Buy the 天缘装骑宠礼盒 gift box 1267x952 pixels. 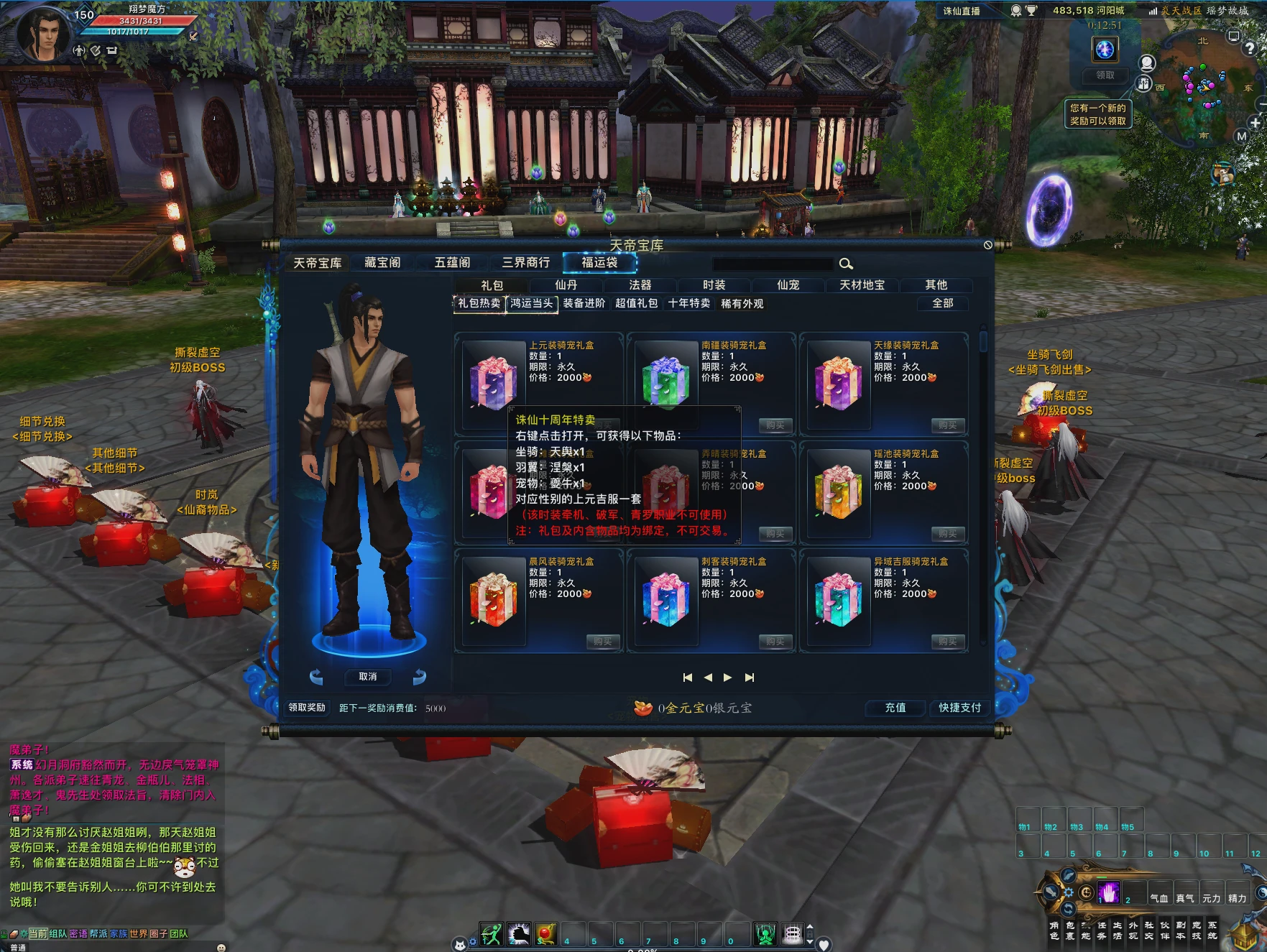click(x=947, y=425)
